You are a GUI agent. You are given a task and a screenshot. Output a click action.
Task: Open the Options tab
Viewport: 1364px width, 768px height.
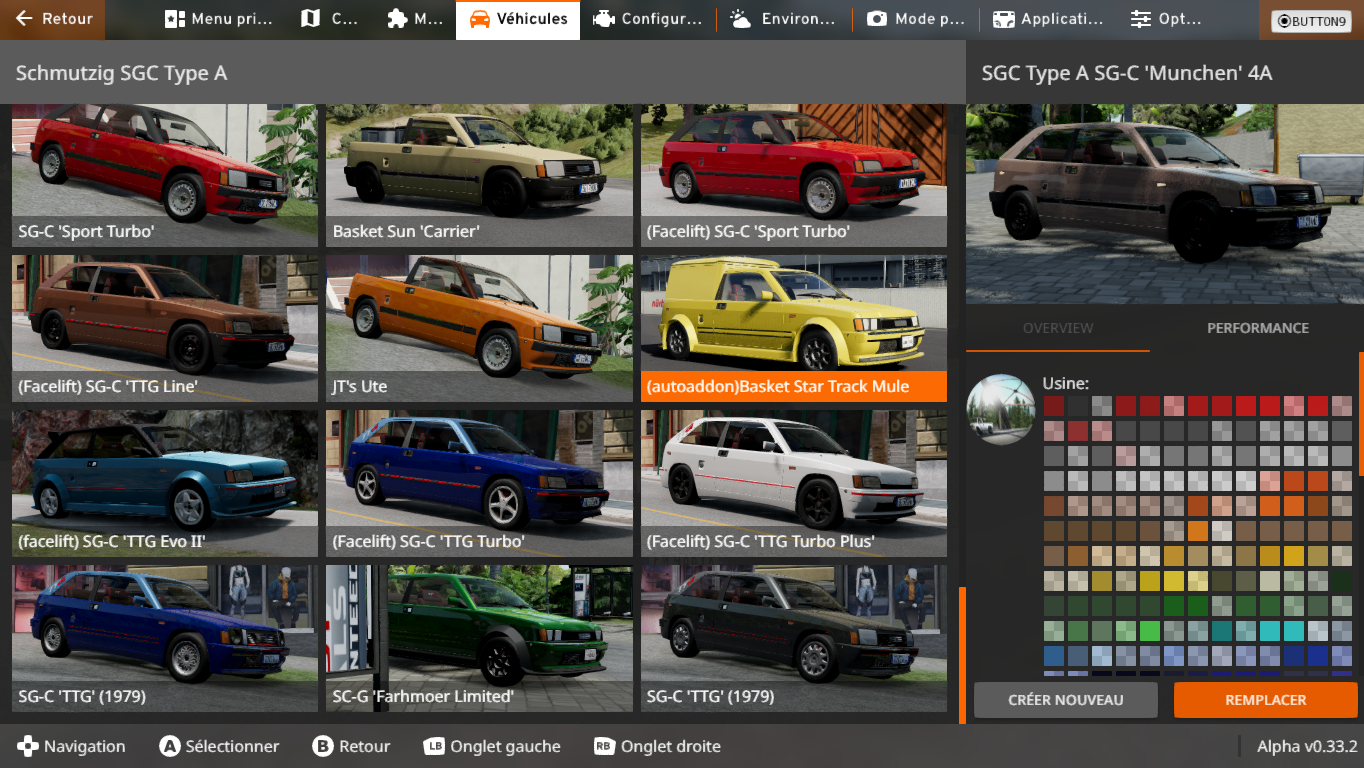pos(1166,19)
